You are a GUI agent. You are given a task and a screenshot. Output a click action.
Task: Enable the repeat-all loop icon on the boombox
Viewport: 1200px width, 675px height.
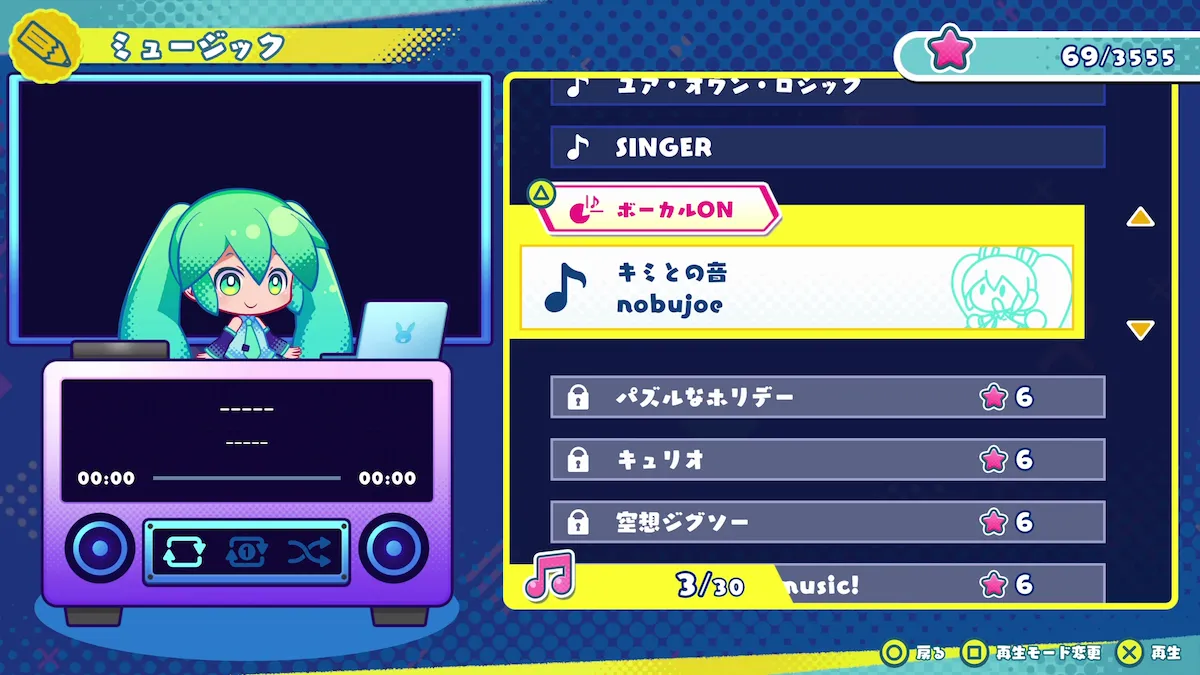(x=183, y=551)
